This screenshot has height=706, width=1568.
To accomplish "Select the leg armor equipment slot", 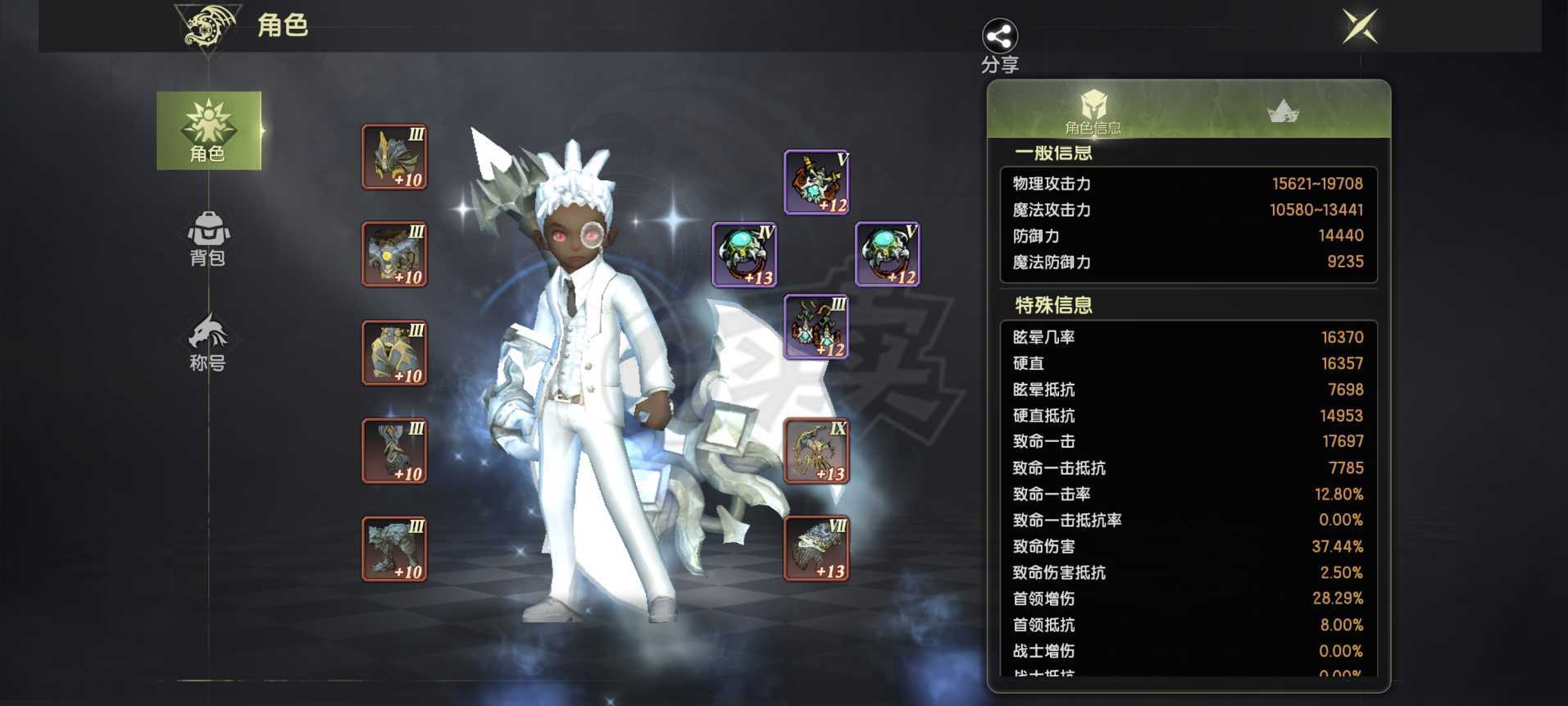I will click(x=394, y=353).
